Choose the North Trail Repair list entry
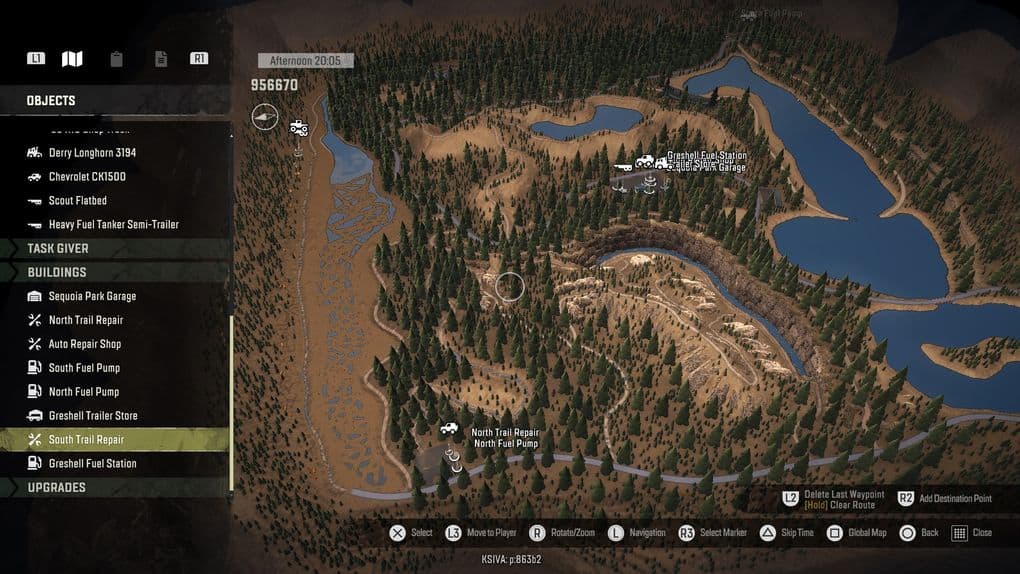The image size is (1020, 574). (86, 320)
